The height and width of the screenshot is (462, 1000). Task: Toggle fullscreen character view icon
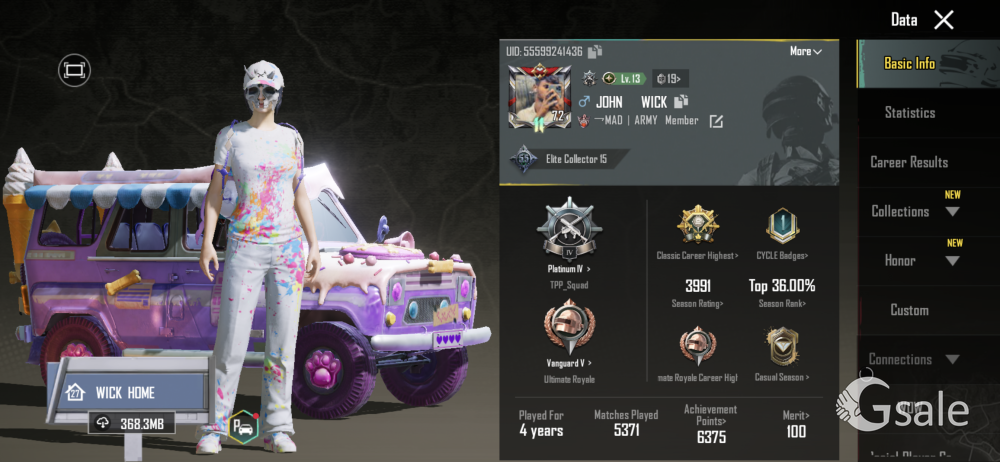coord(74,69)
